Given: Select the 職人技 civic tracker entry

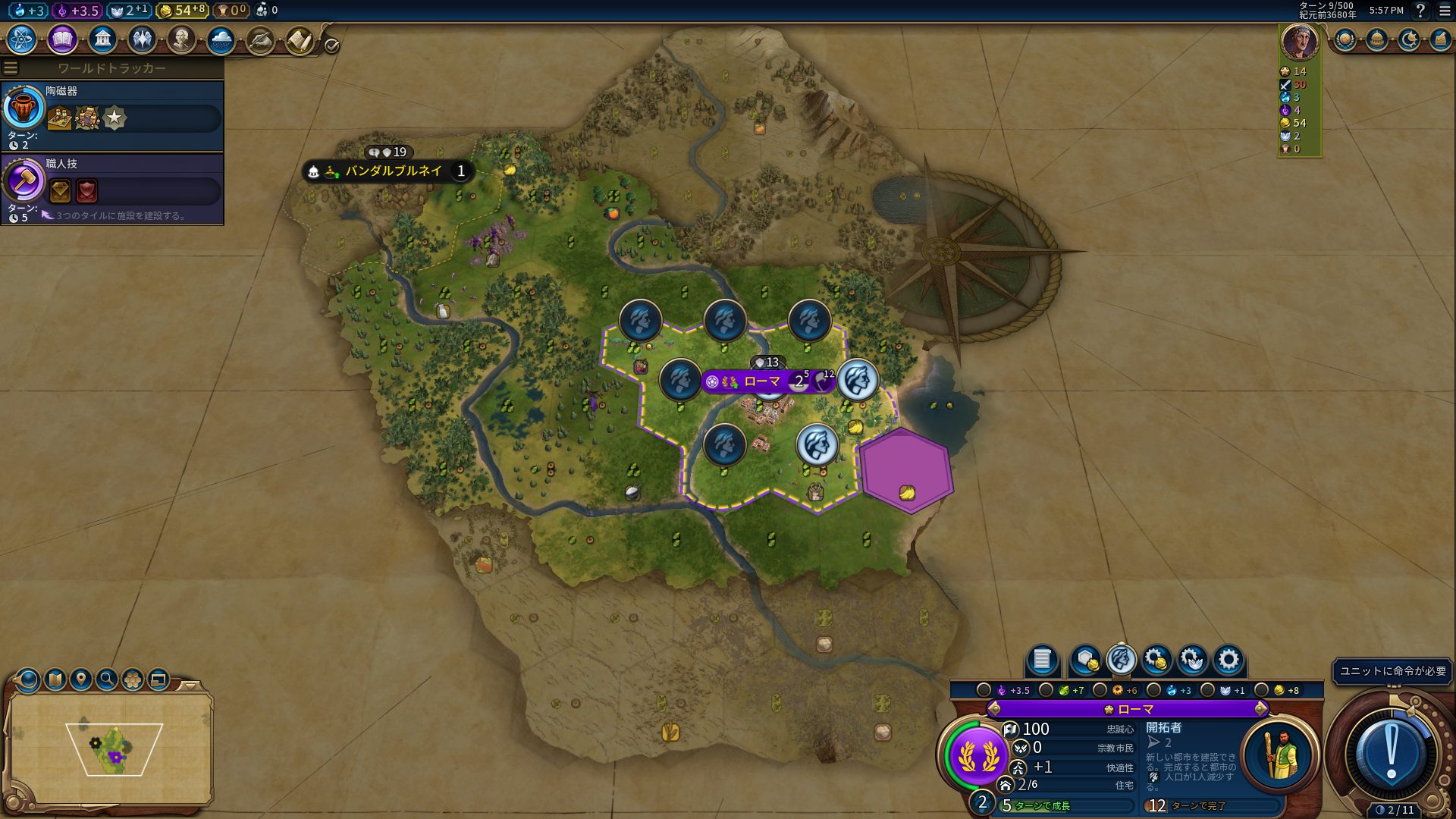Looking at the screenshot, I should (112, 189).
